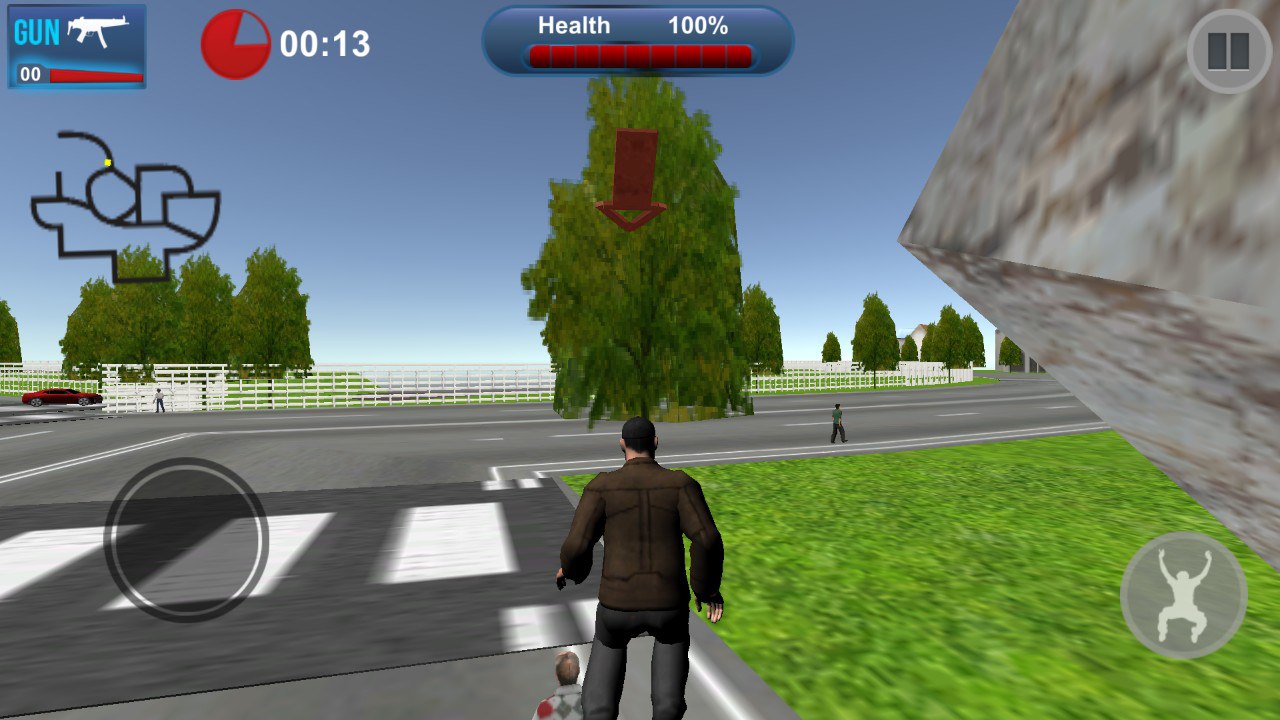This screenshot has height=720, width=1280.
Task: Tap the jump action button
Action: pos(1183,595)
